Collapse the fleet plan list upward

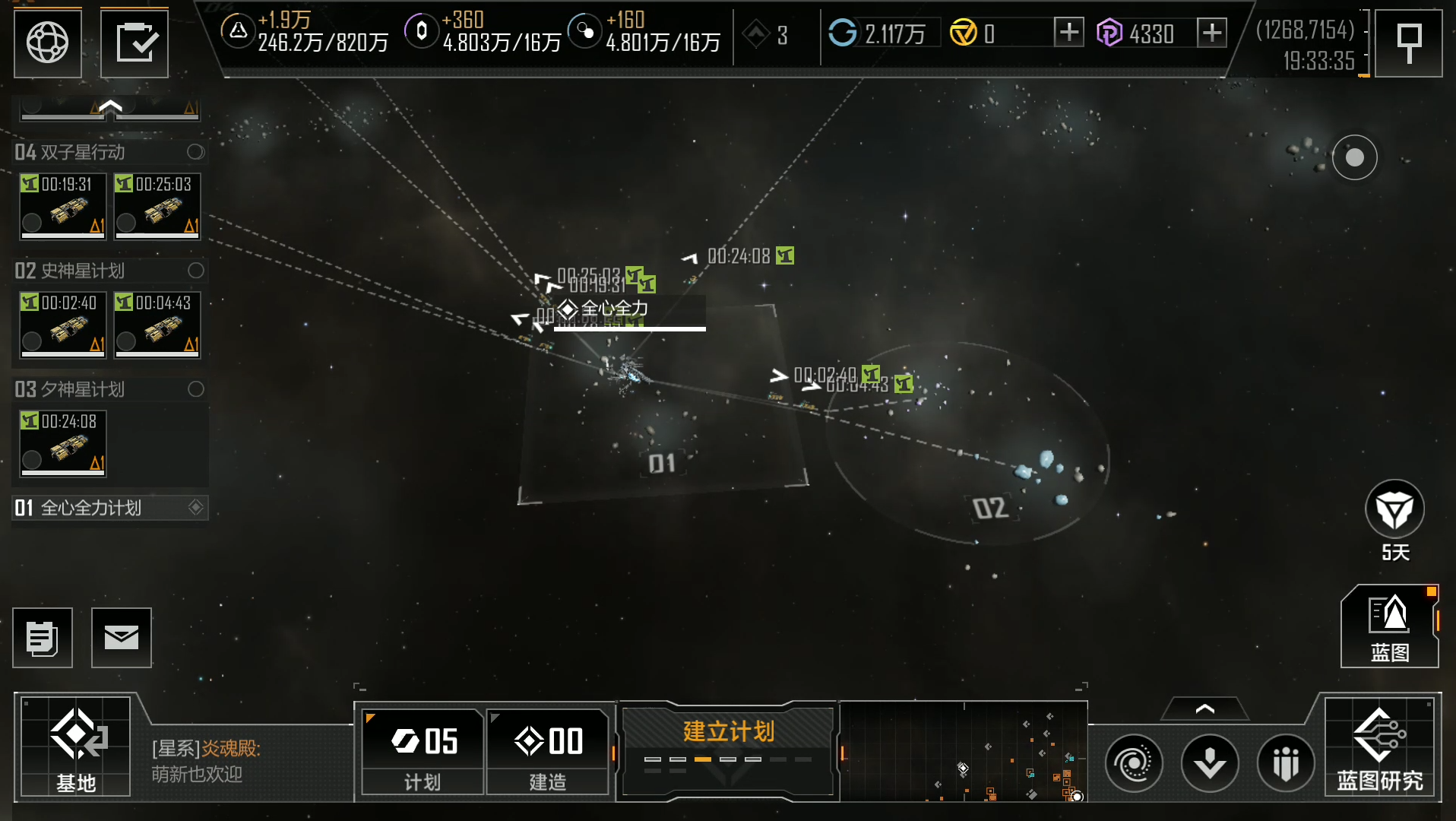[110, 107]
